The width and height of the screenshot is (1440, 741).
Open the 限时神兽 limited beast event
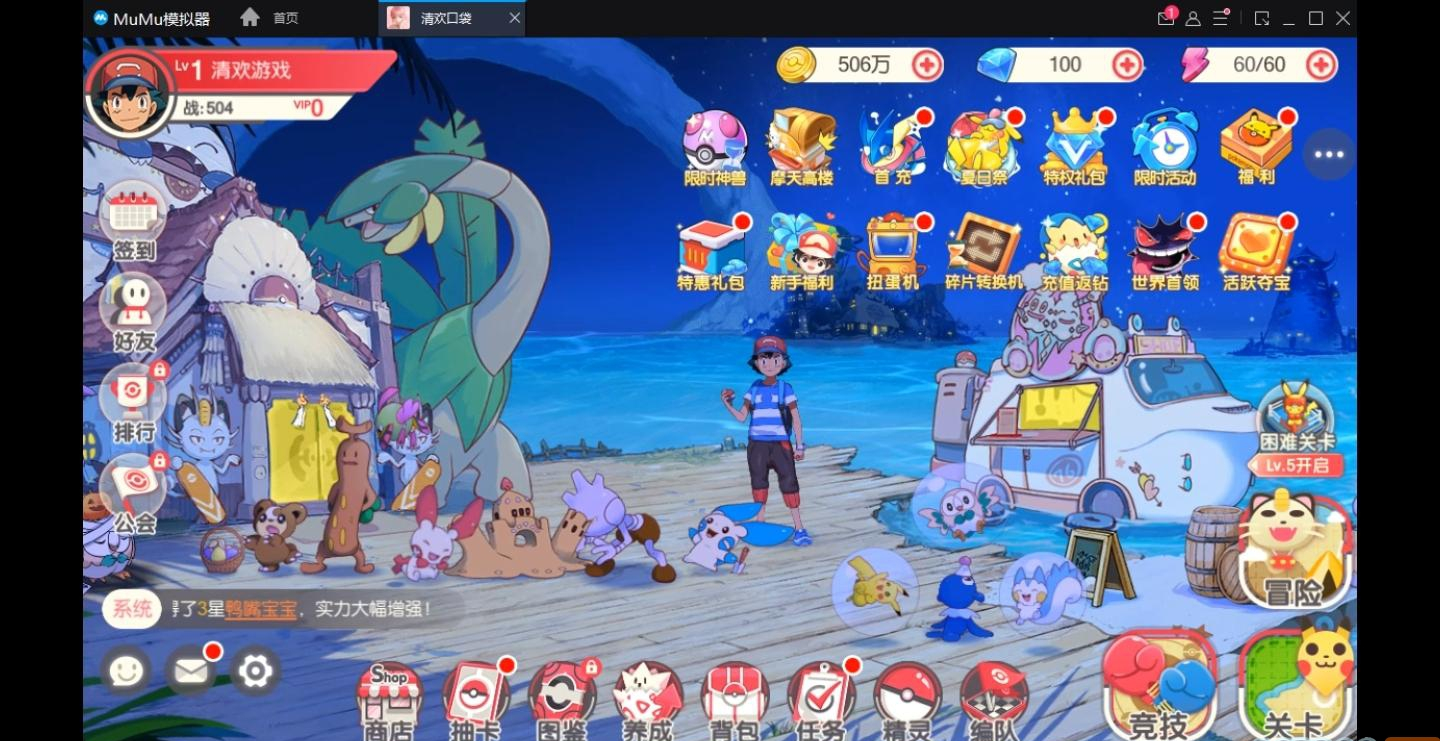click(x=715, y=147)
